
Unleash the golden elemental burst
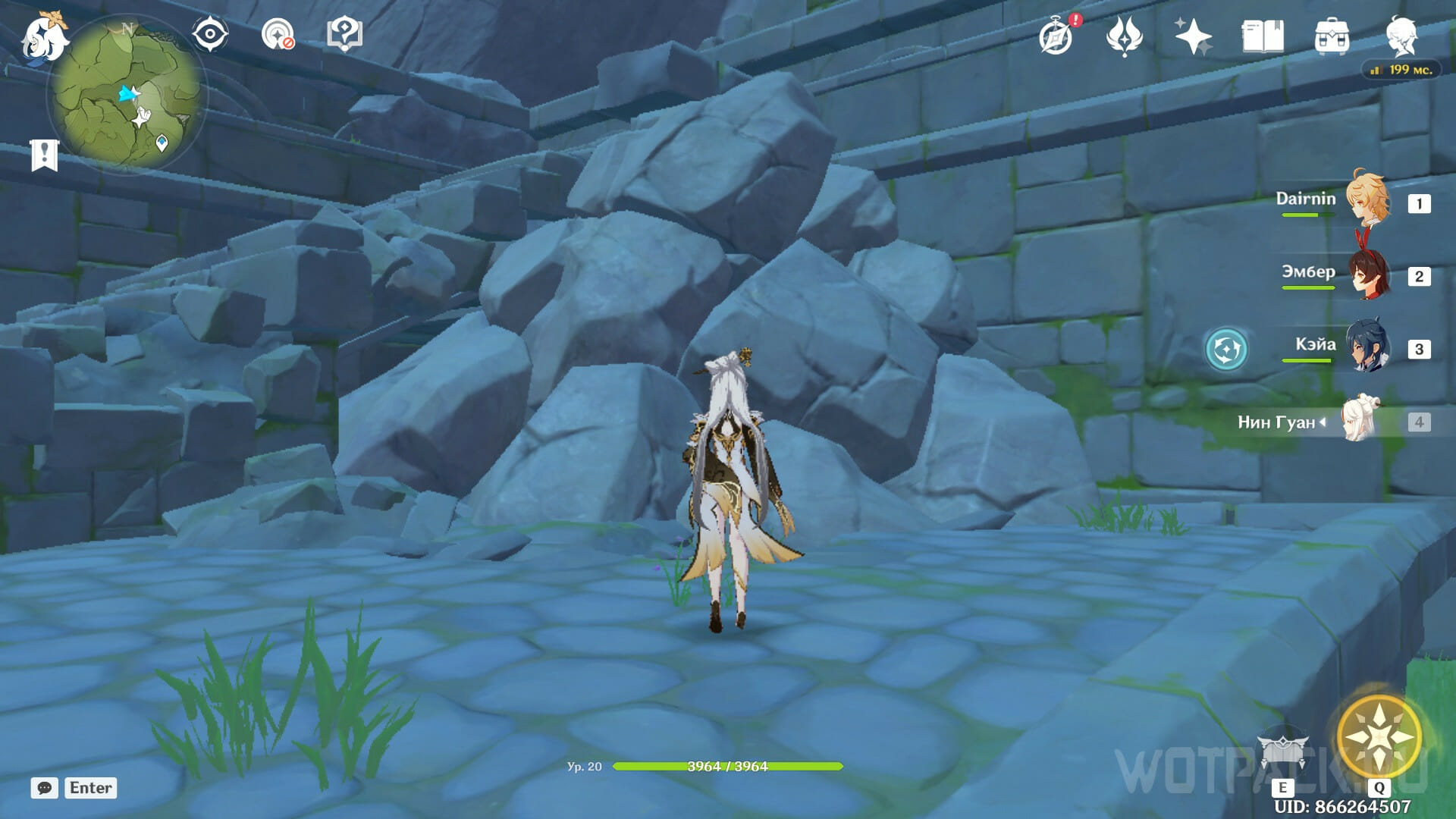tap(1379, 736)
